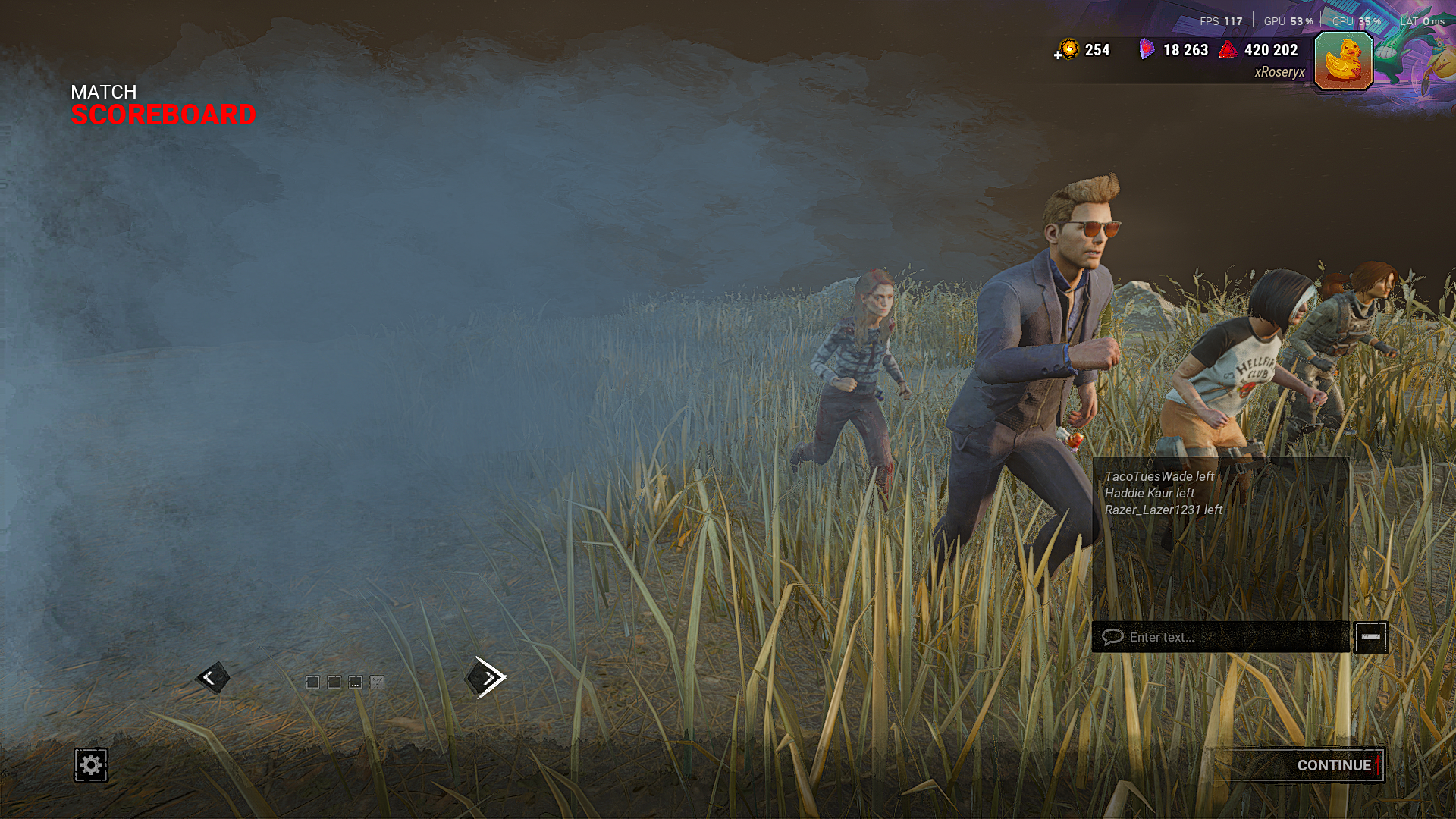Open the rubber duck player profile badge
Viewport: 1456px width, 819px height.
1343,61
